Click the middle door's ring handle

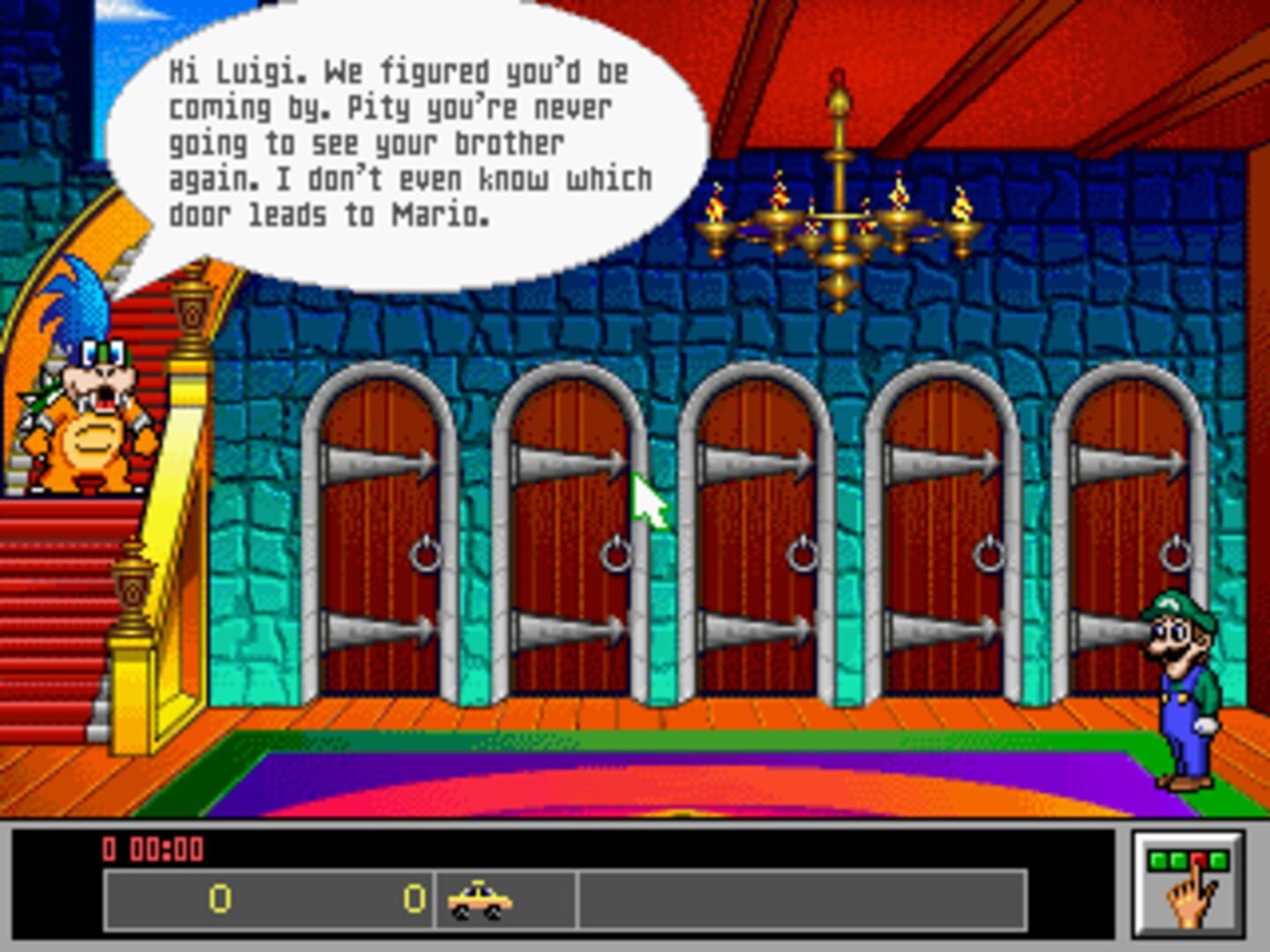[x=803, y=554]
